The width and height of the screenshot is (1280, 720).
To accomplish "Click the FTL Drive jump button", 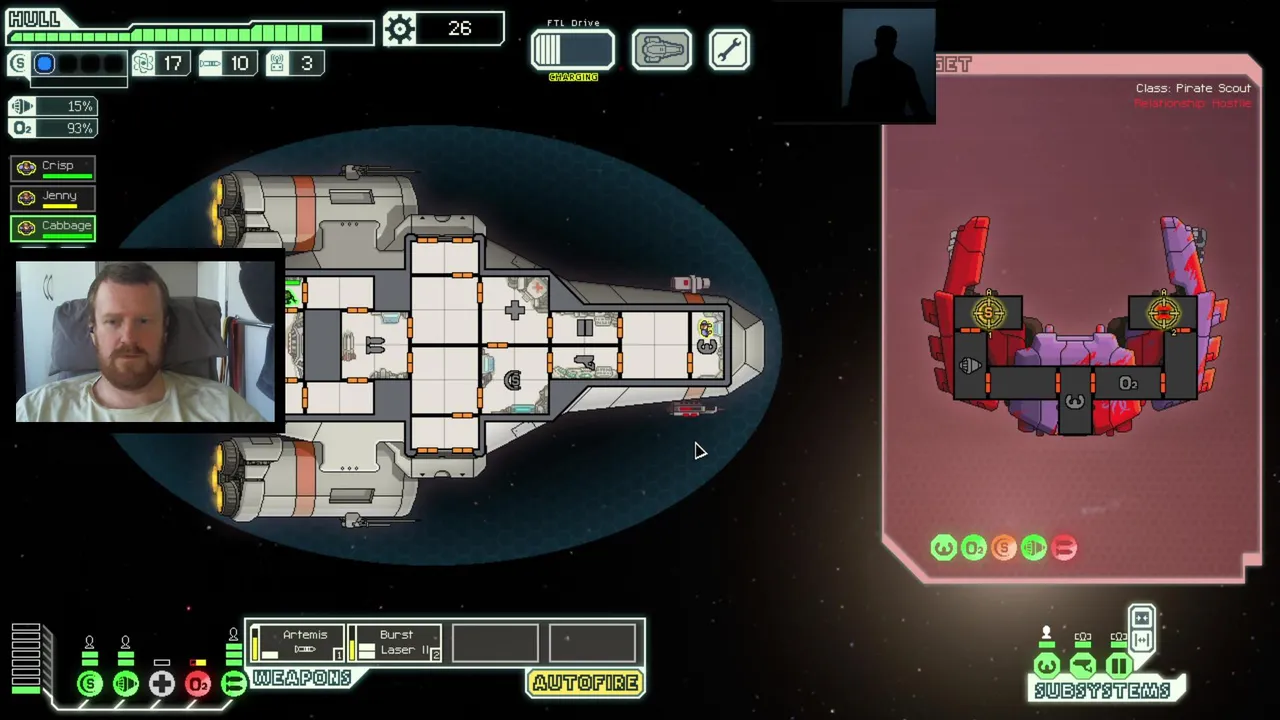I will [x=572, y=50].
